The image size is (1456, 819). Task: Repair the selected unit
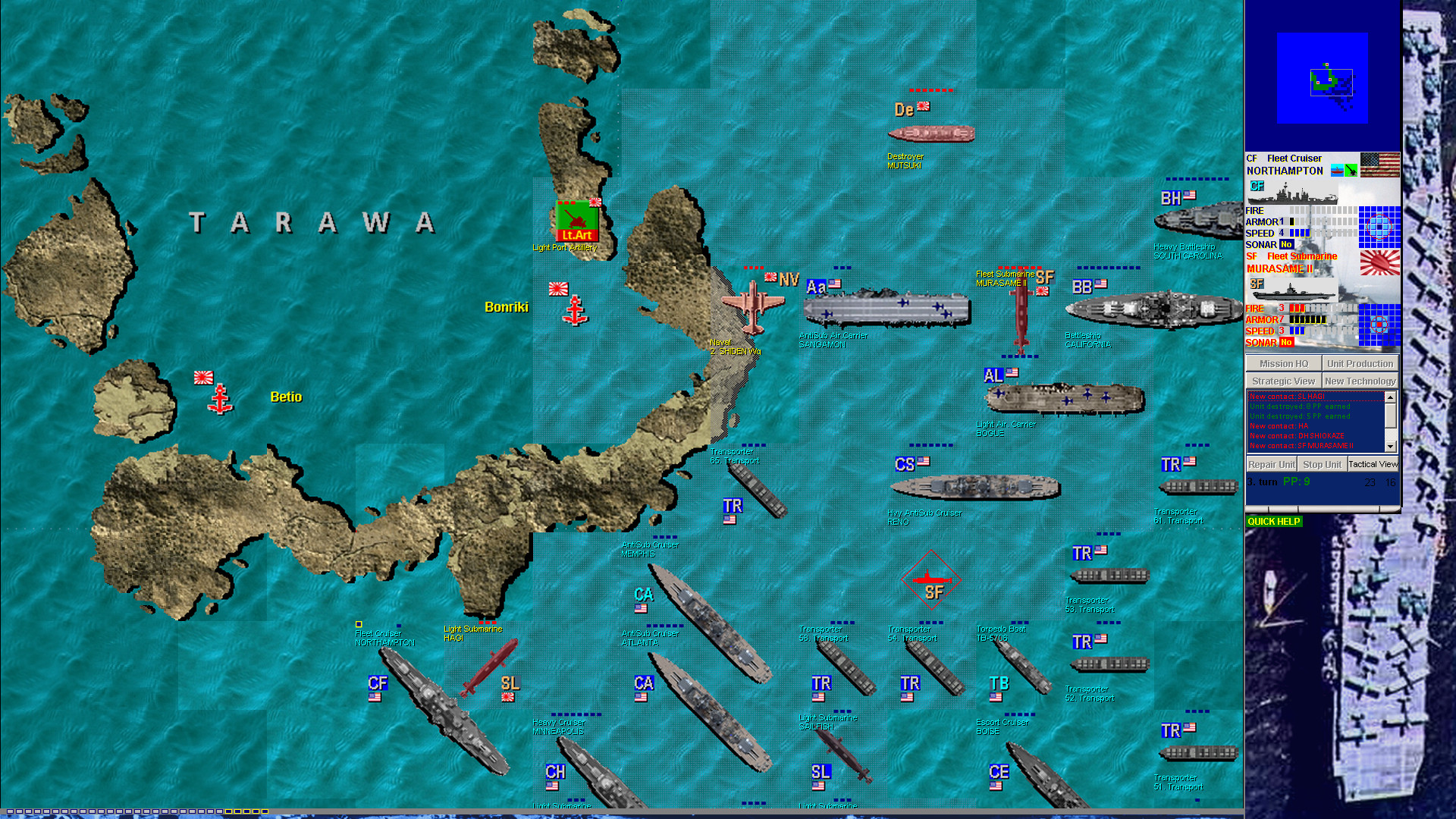pos(1270,464)
